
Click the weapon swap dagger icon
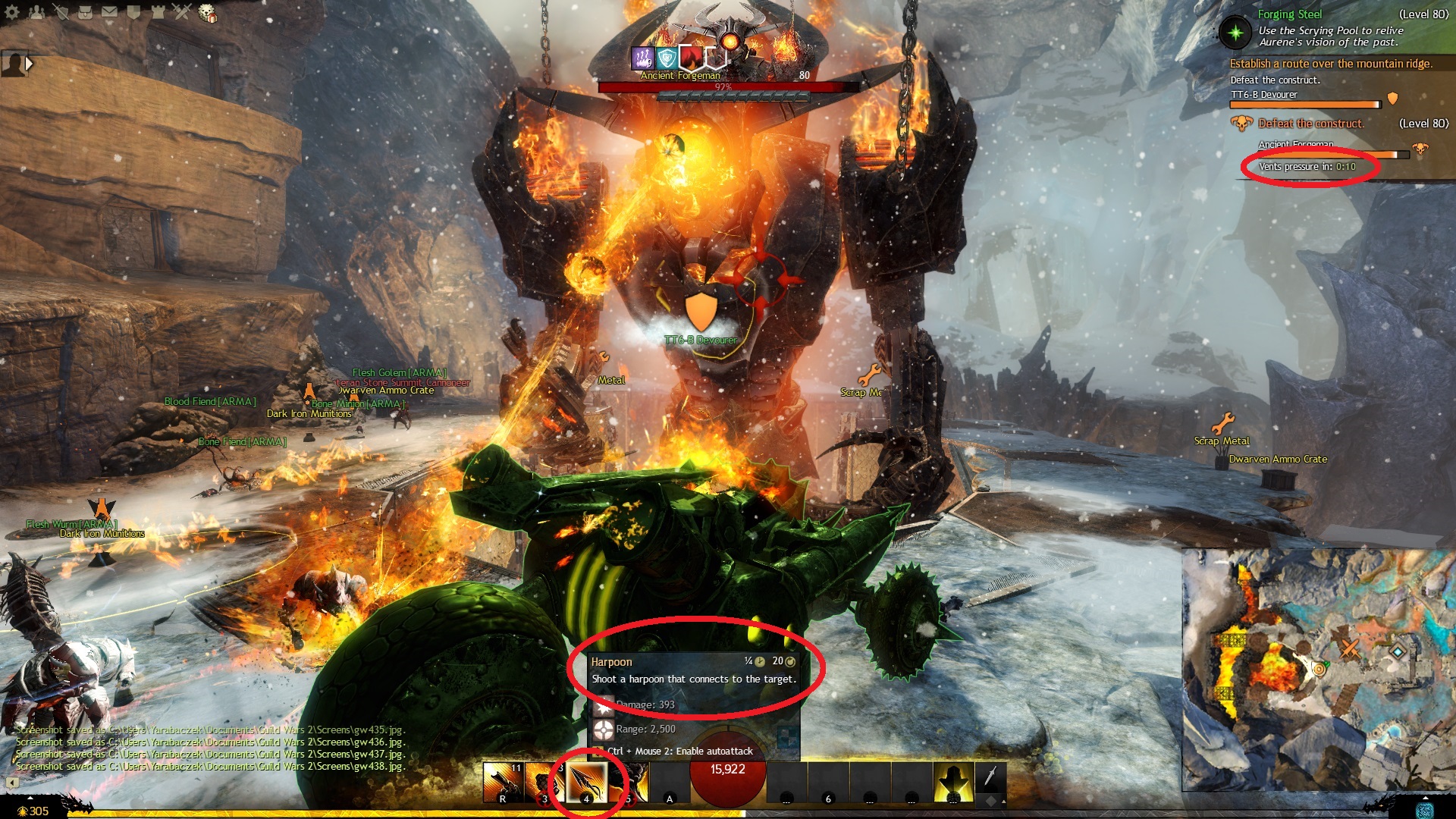click(990, 776)
